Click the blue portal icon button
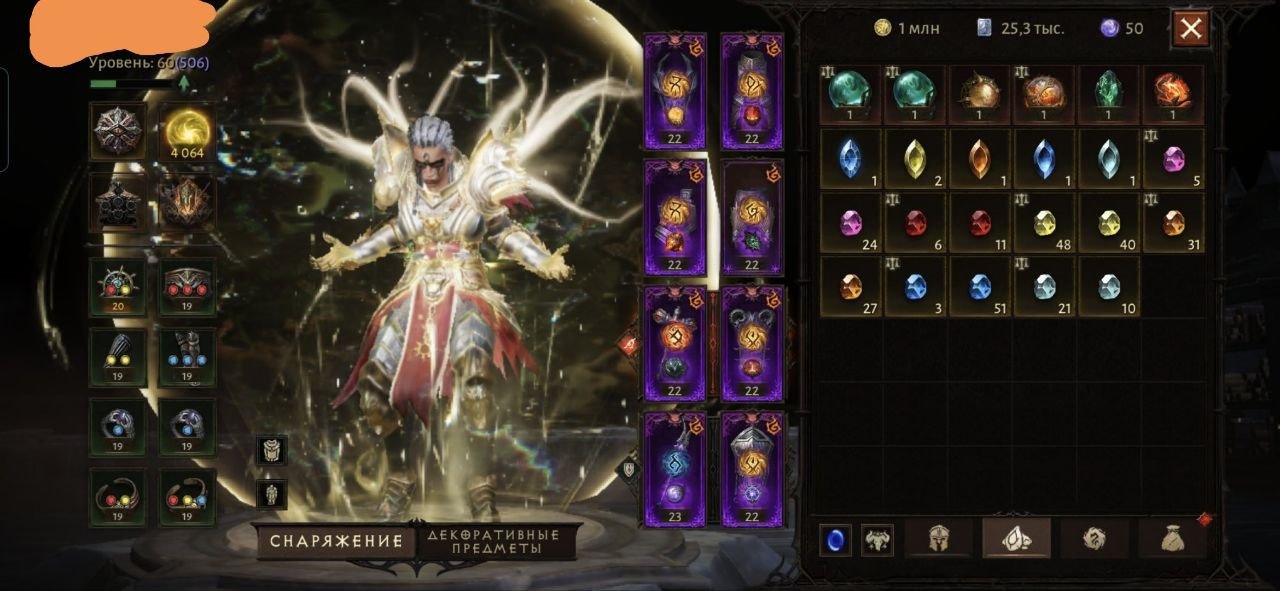Image resolution: width=1280 pixels, height=591 pixels. point(834,539)
